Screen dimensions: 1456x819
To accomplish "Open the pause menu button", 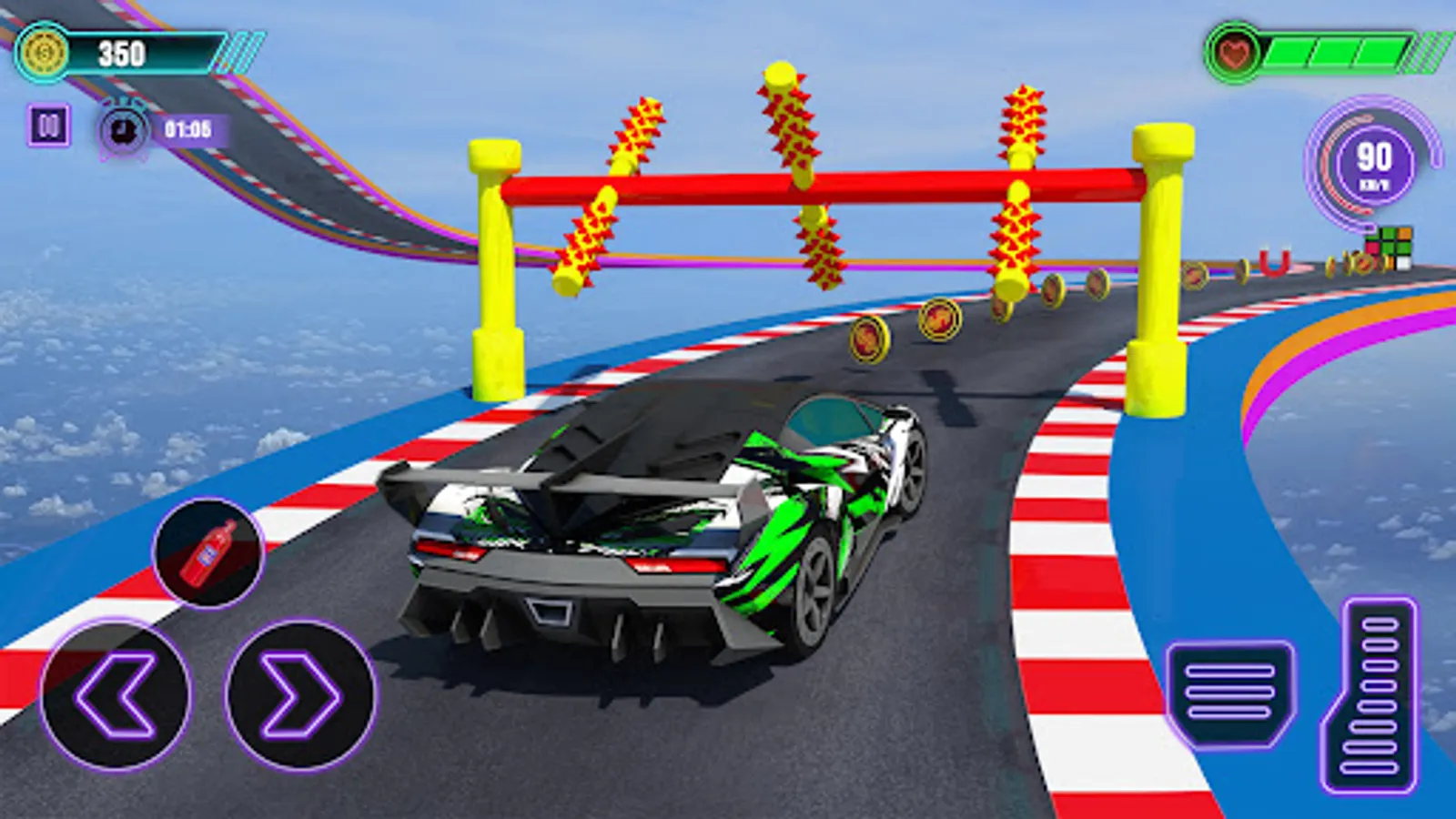I will (x=51, y=127).
